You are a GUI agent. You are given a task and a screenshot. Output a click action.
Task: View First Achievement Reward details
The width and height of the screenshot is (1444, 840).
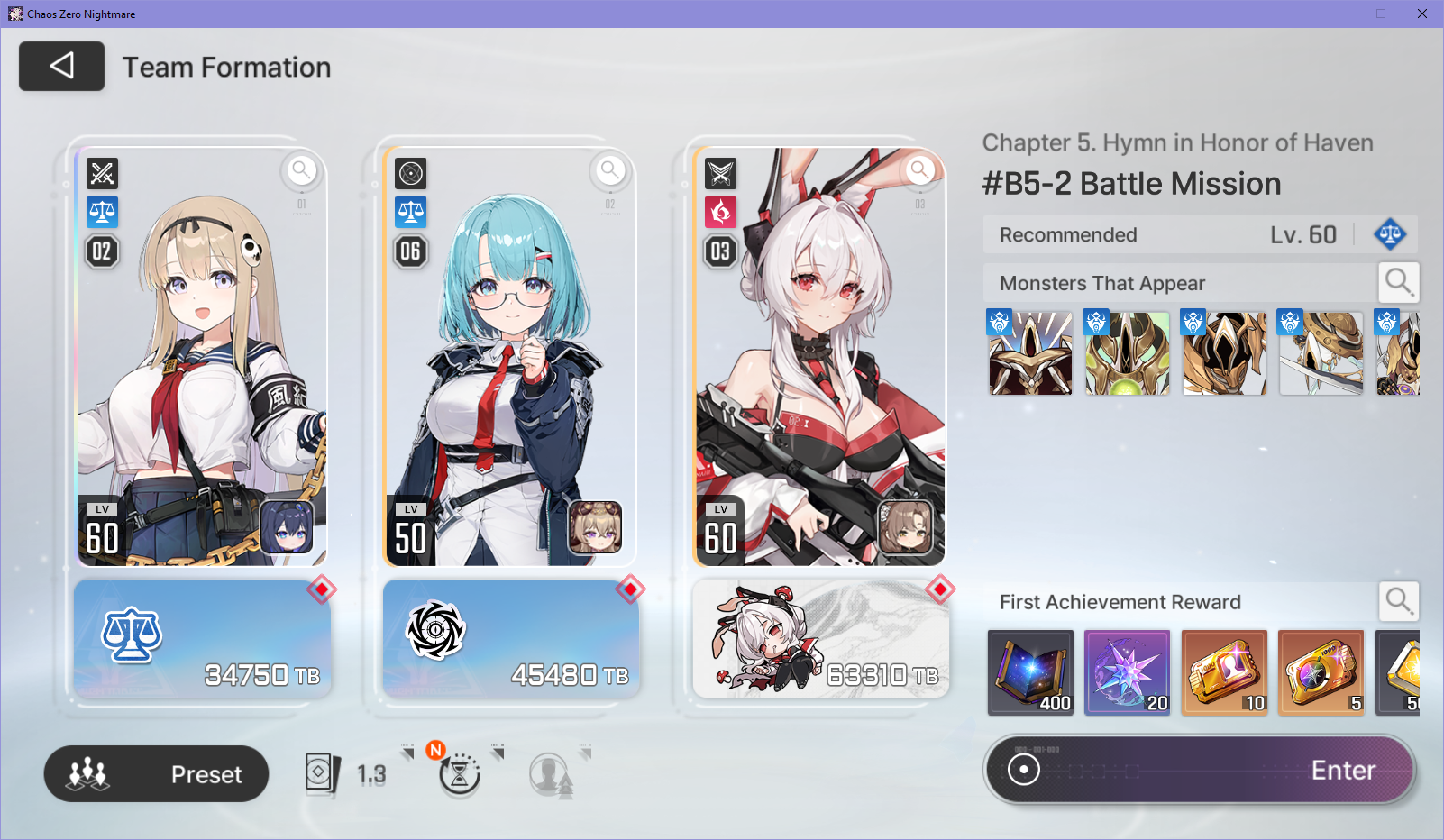point(1398,601)
